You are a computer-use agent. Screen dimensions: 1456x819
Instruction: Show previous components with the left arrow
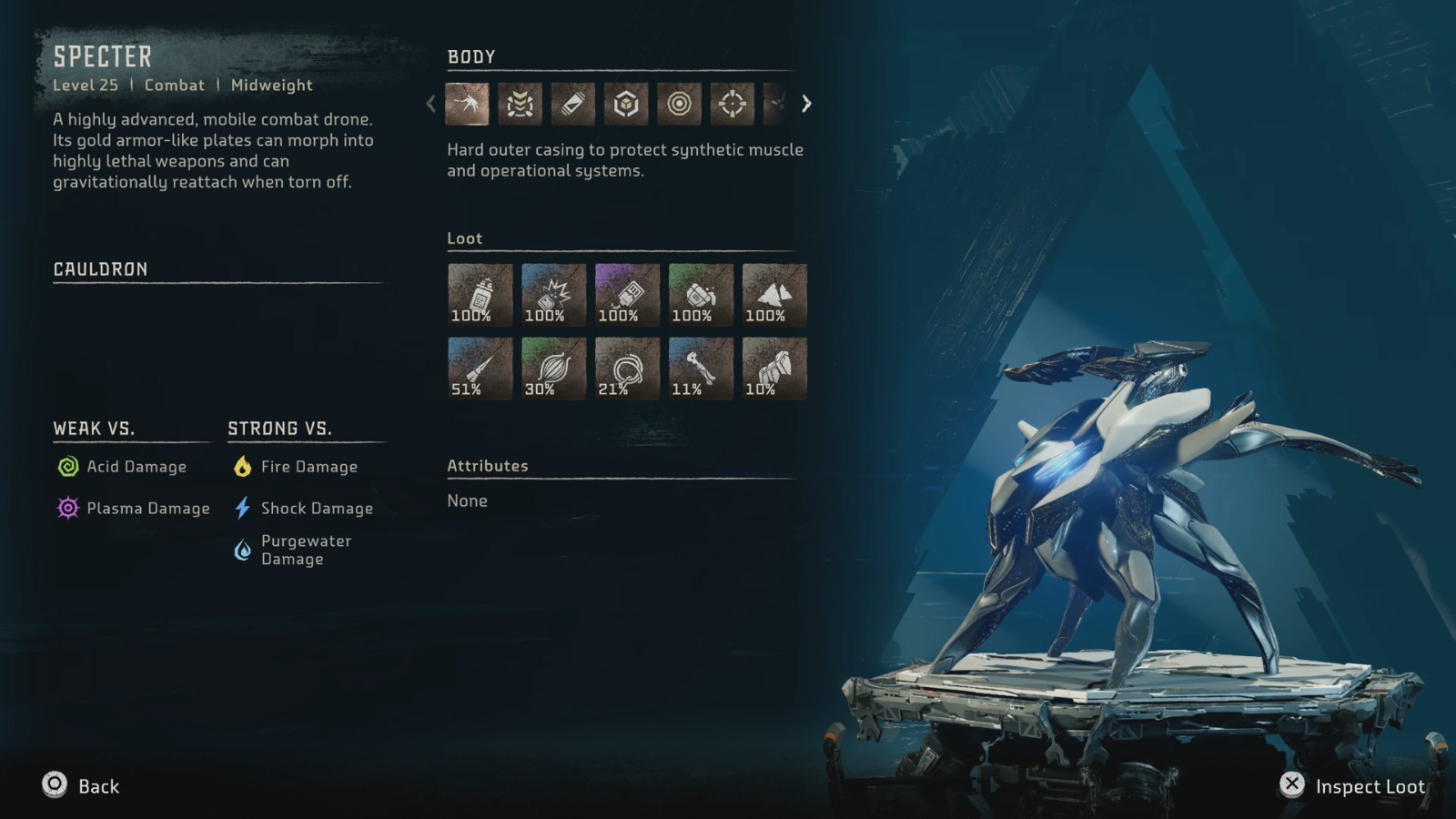coord(431,104)
